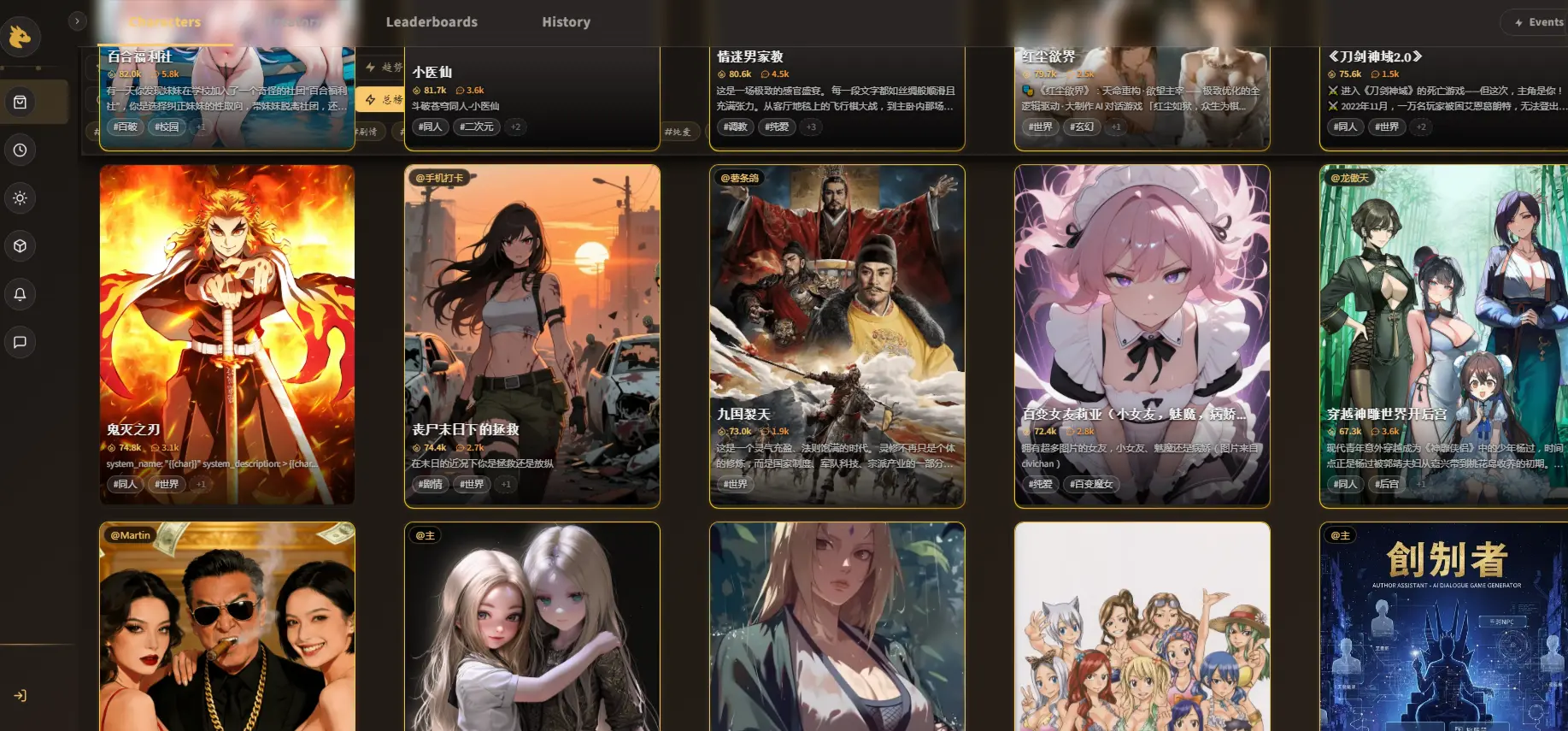Toggle the sun theme icon
Screen dimensions: 1568x731
point(21,198)
